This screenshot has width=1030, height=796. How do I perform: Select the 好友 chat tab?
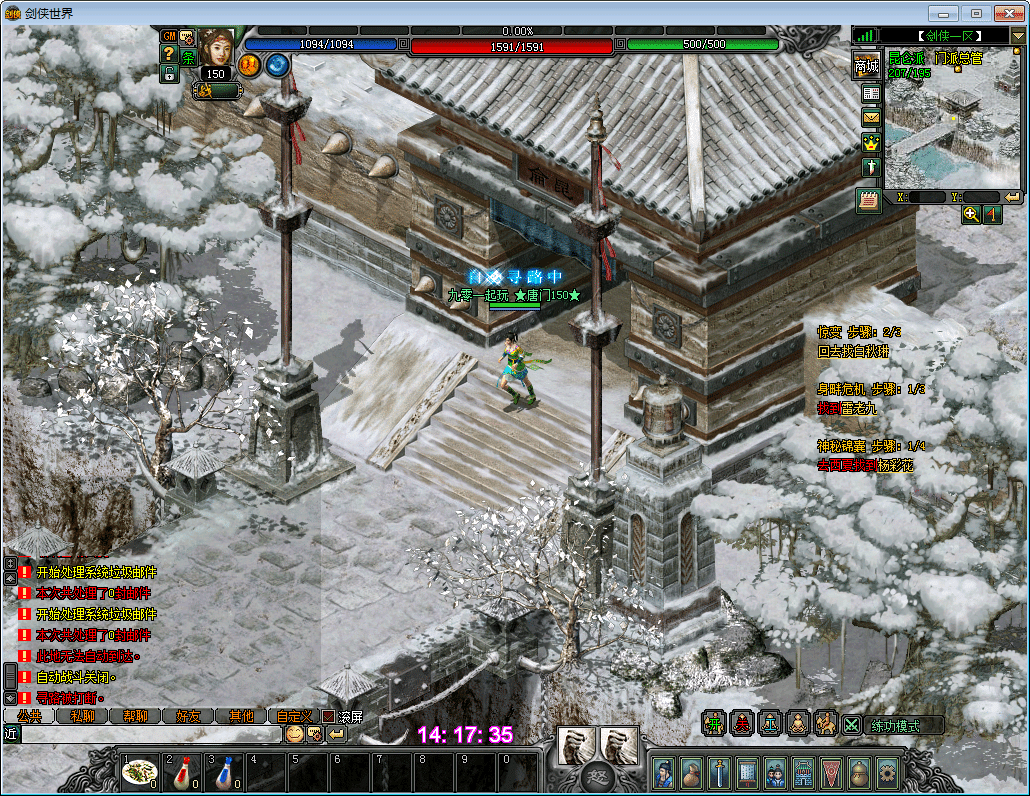188,716
